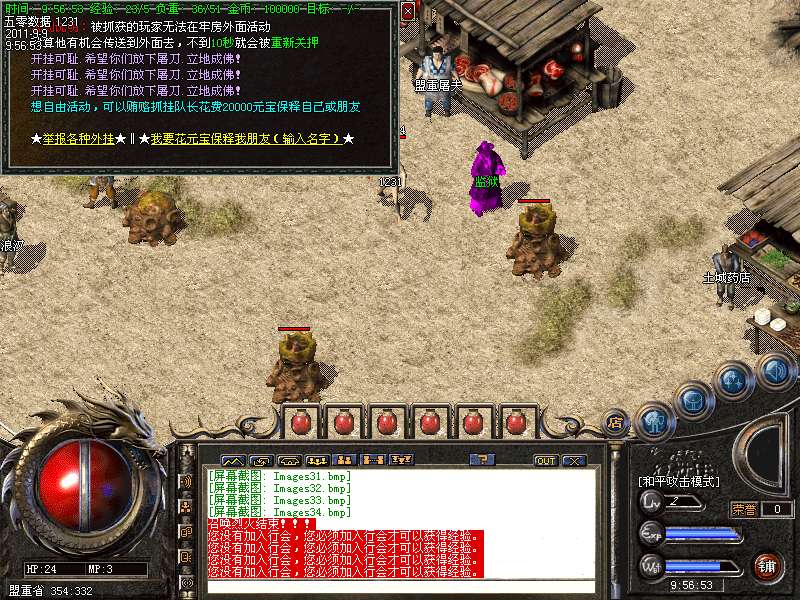
Task: Open the sparkle skills round icon
Action: tap(735, 380)
